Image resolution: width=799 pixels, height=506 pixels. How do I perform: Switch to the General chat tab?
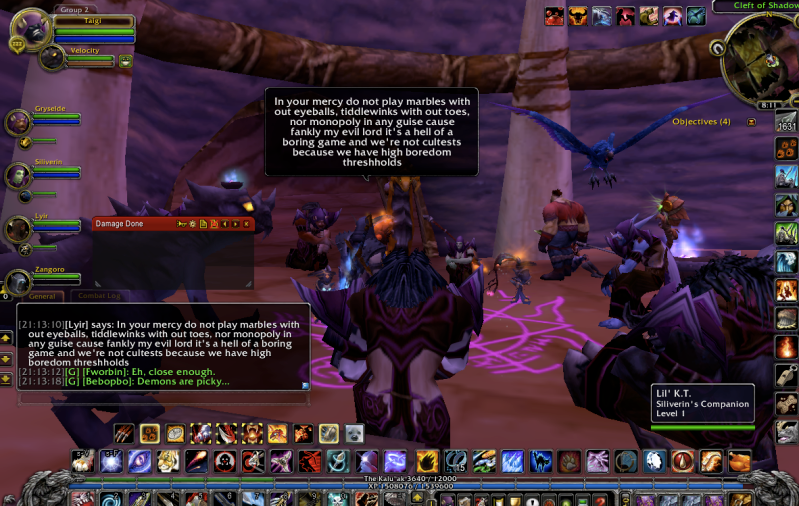click(41, 296)
